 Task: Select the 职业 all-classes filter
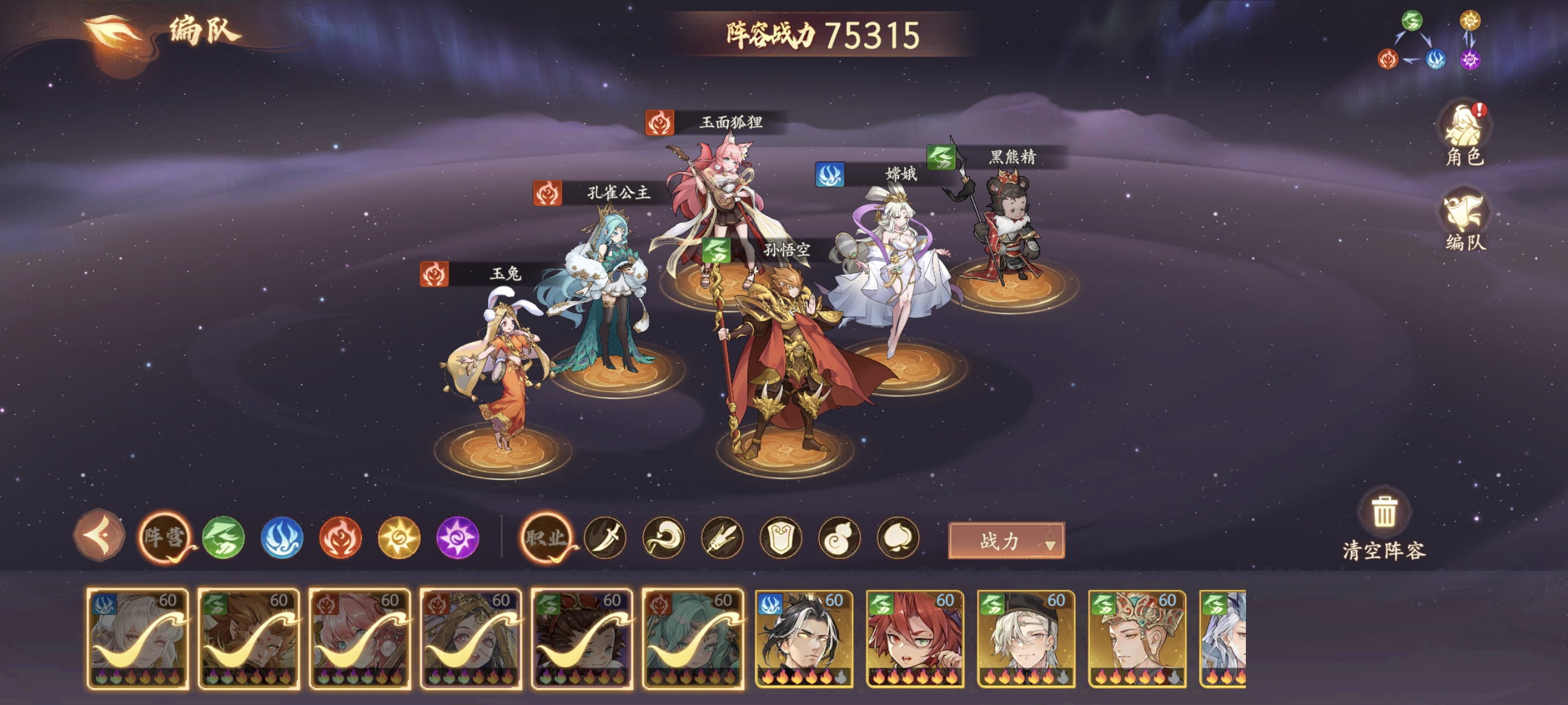(x=546, y=537)
